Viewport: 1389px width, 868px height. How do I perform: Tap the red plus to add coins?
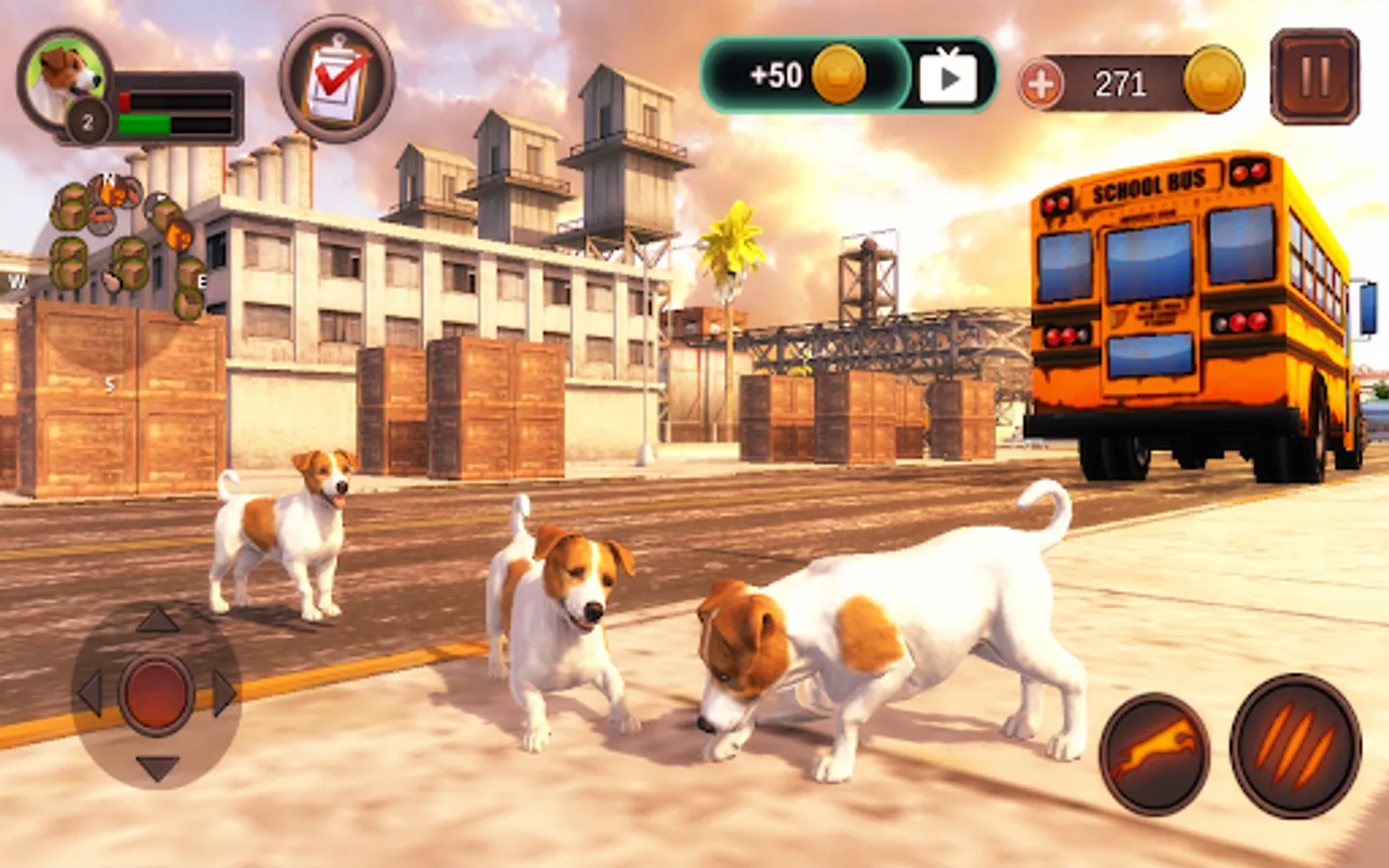pyautogui.click(x=1041, y=84)
